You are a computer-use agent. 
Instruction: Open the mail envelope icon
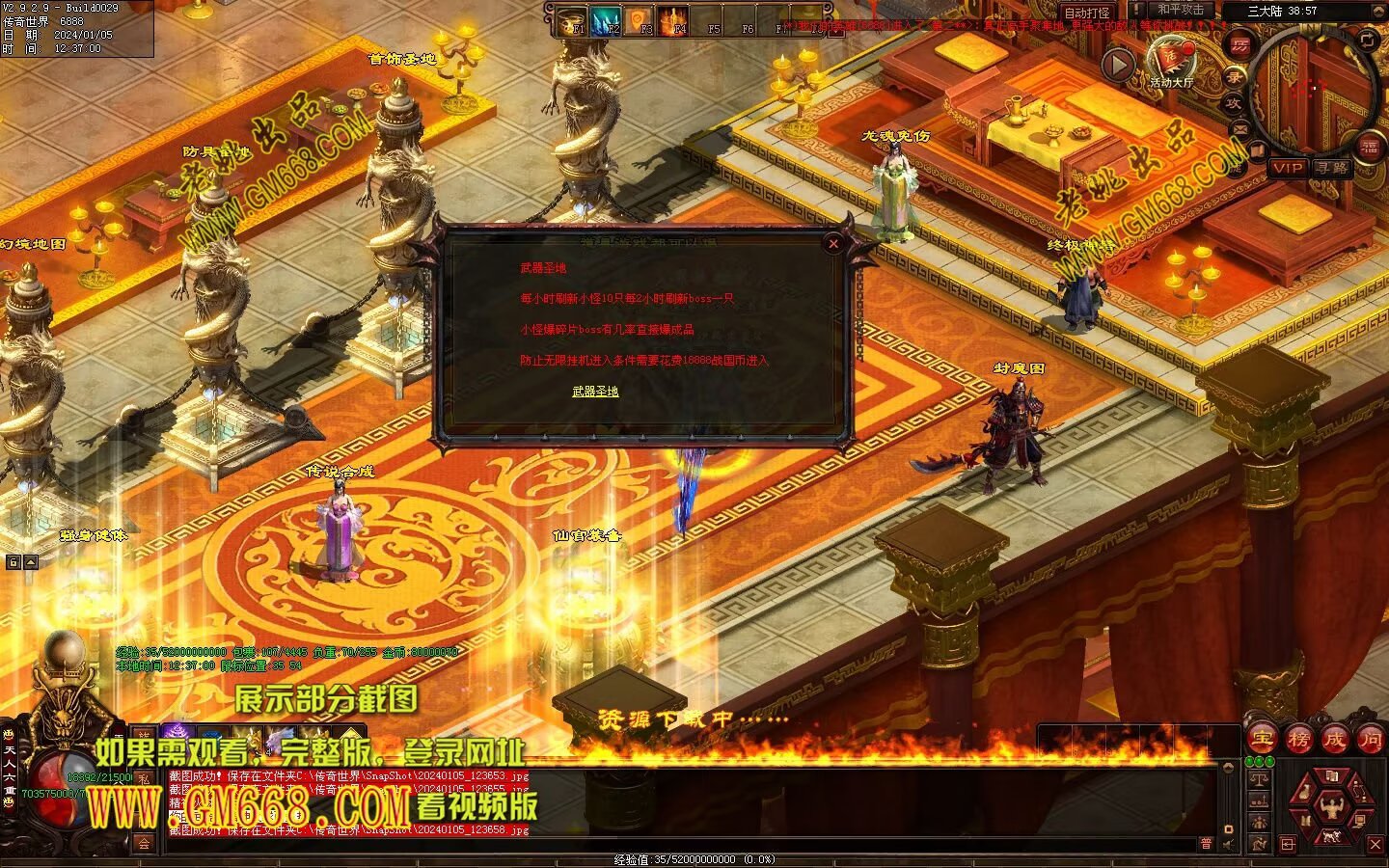1240,128
